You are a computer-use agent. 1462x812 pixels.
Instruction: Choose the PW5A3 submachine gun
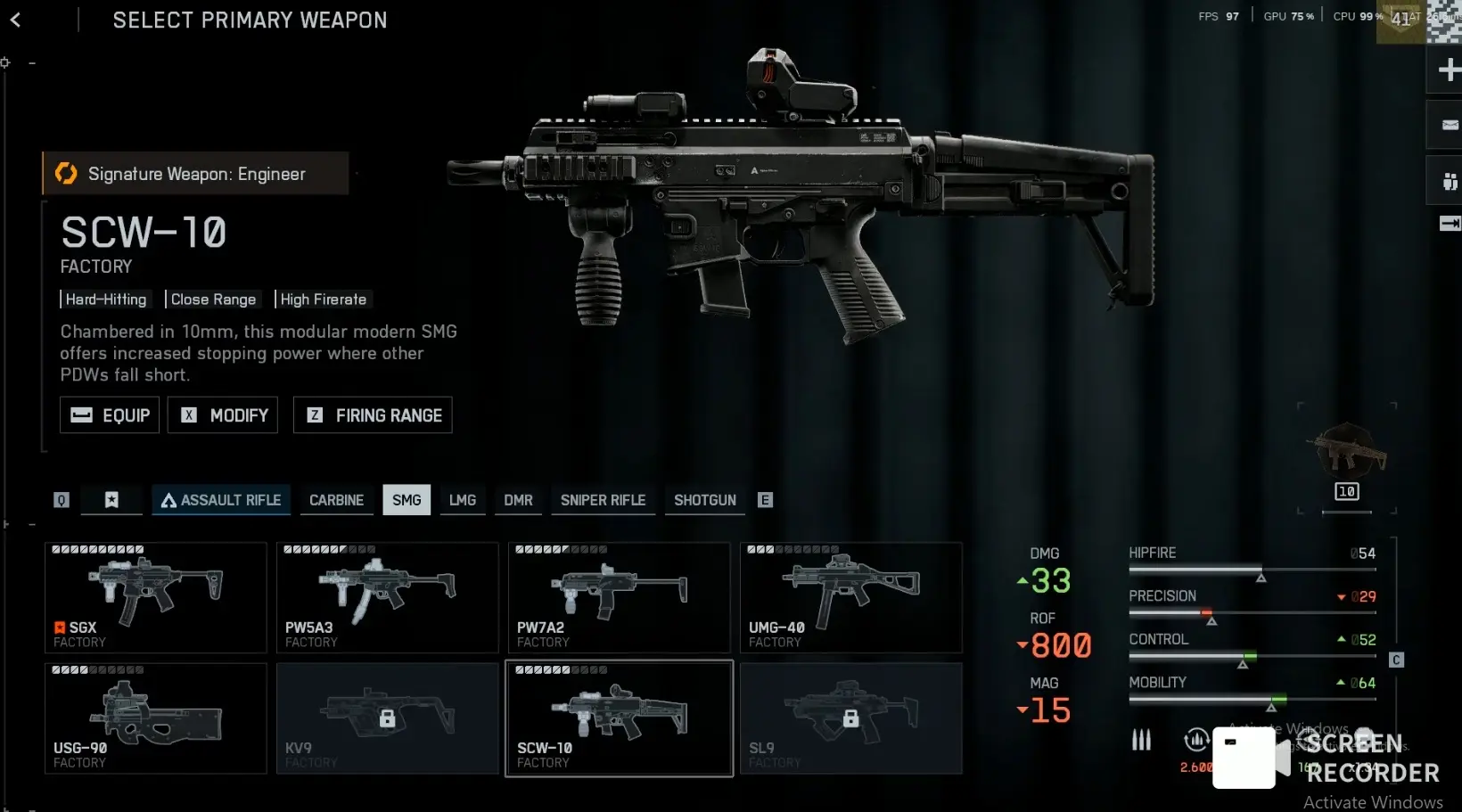[388, 597]
